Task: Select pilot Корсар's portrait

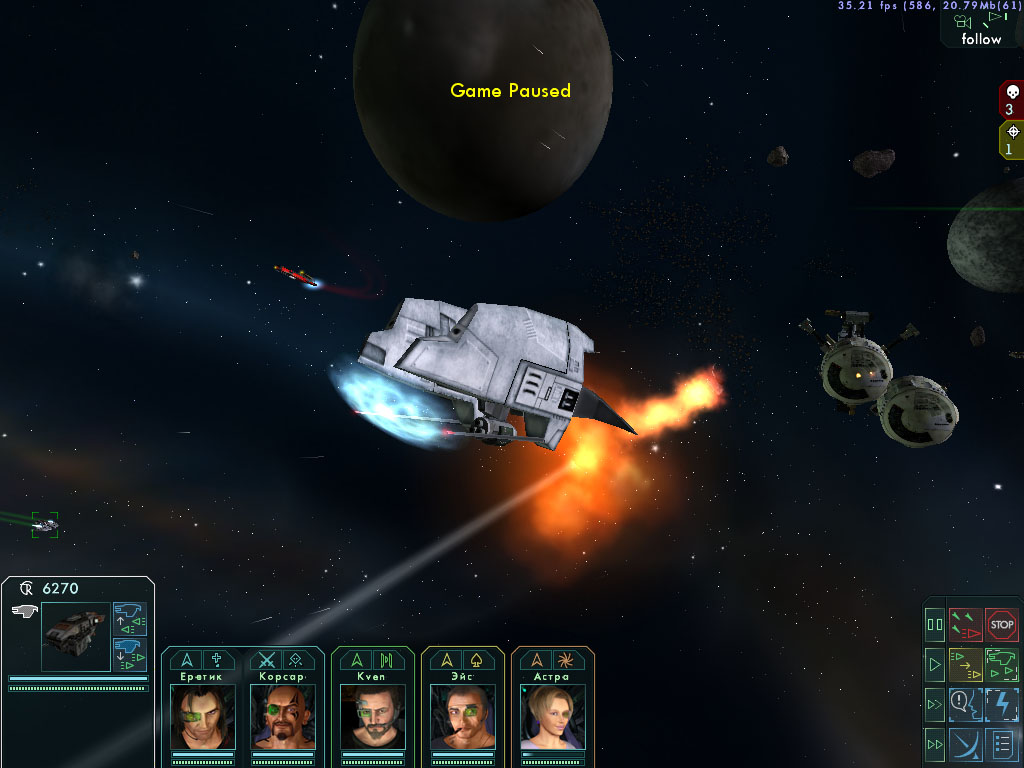Action: tap(284, 716)
